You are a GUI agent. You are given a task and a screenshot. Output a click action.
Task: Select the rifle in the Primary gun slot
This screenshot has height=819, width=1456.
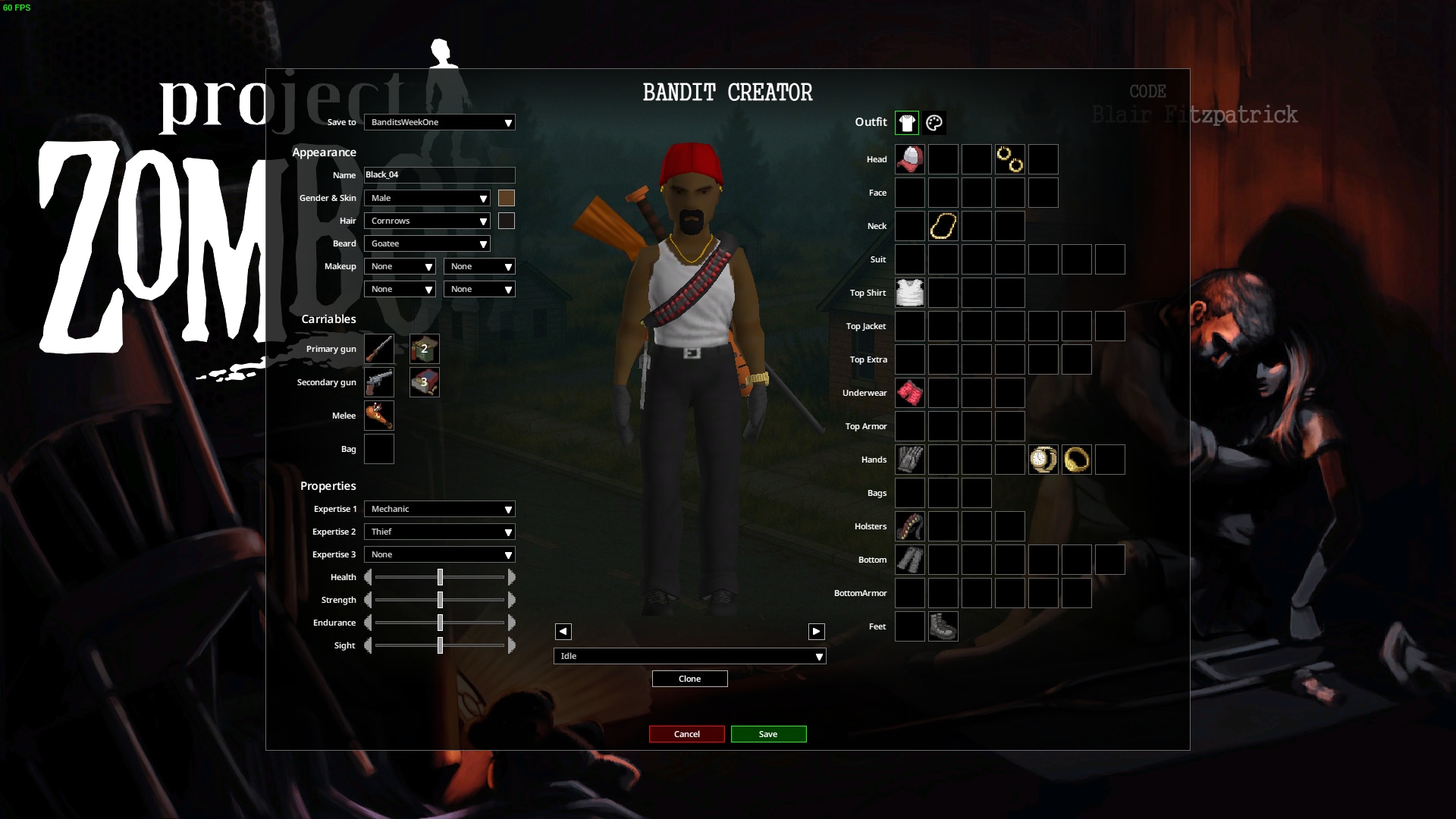379,349
